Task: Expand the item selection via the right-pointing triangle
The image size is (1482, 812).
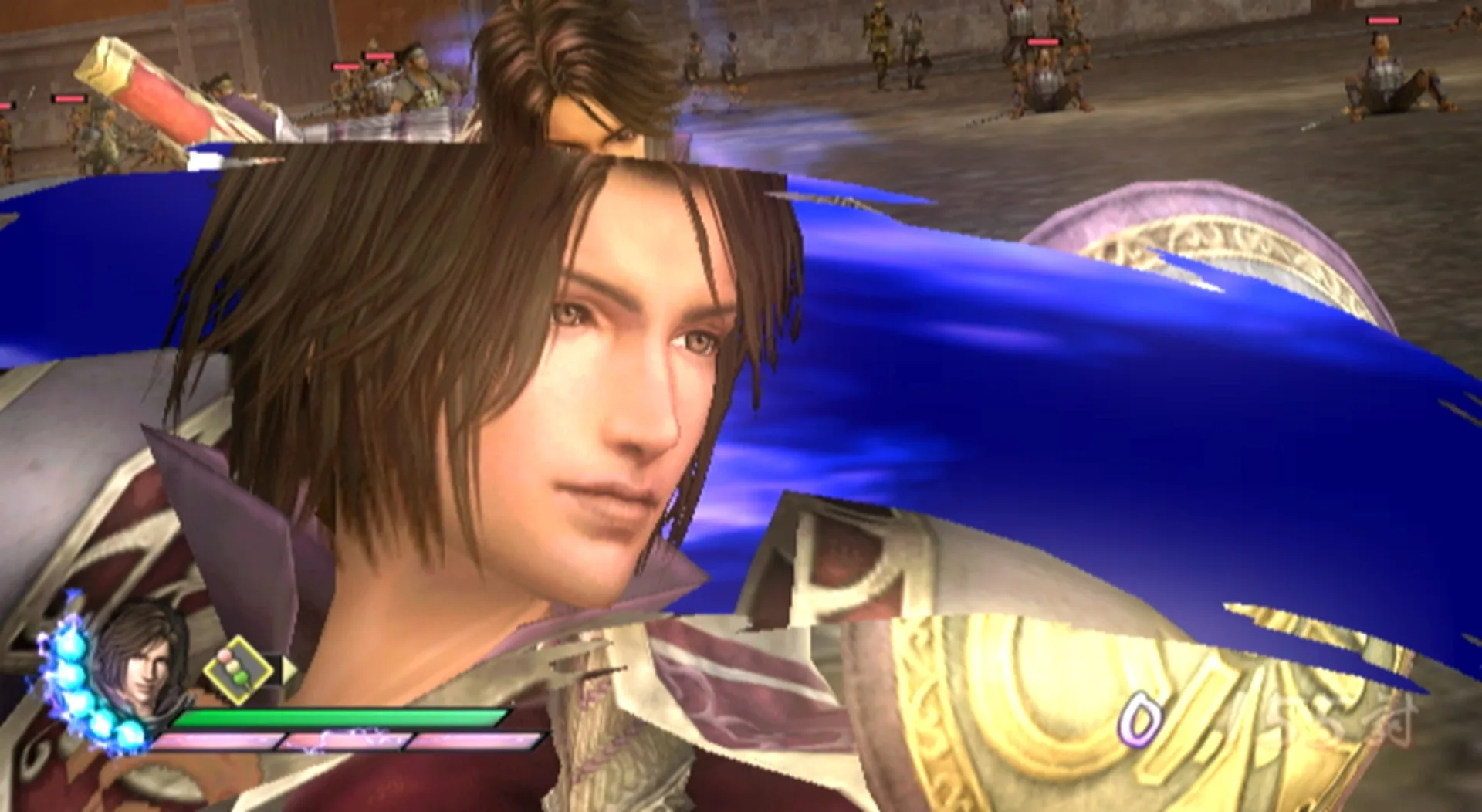Action: [x=289, y=670]
